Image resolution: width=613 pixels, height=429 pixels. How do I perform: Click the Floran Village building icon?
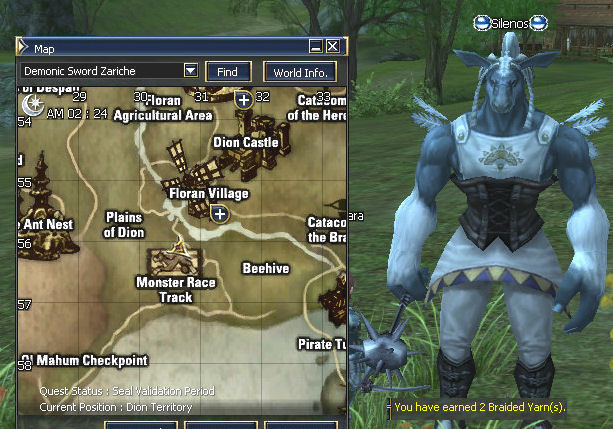(183, 166)
